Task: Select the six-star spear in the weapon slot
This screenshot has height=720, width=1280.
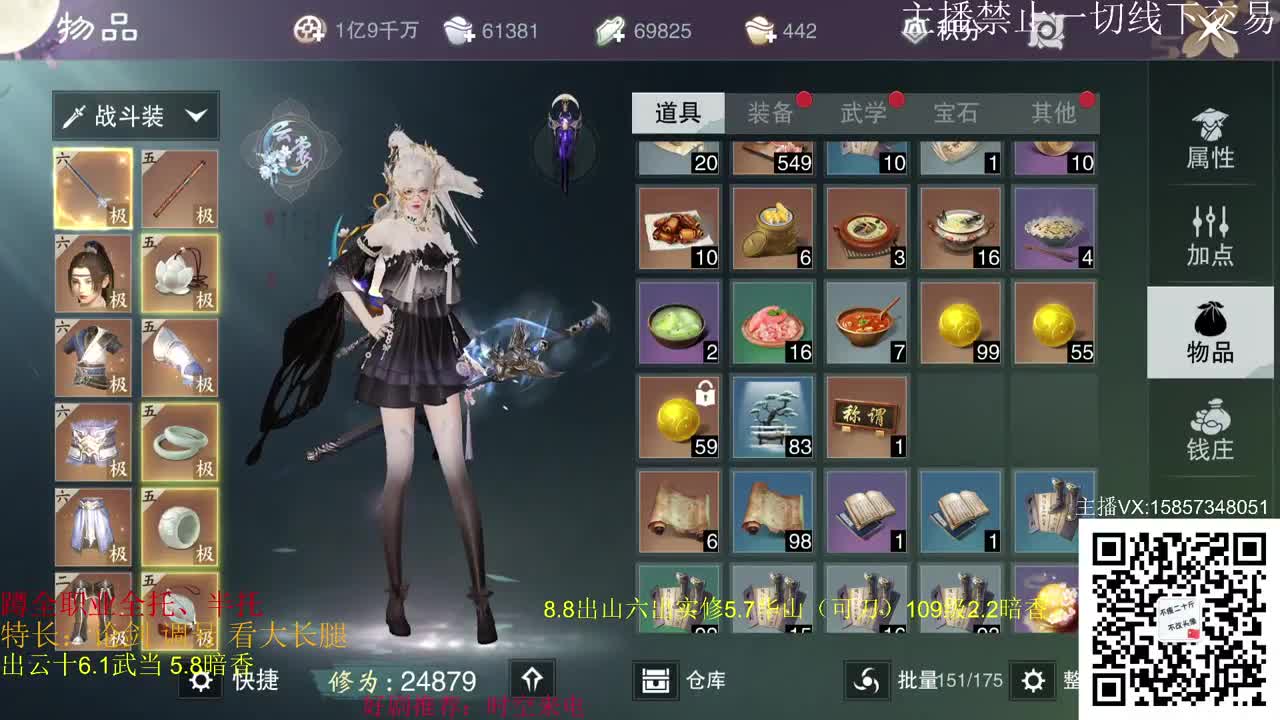Action: click(x=93, y=186)
